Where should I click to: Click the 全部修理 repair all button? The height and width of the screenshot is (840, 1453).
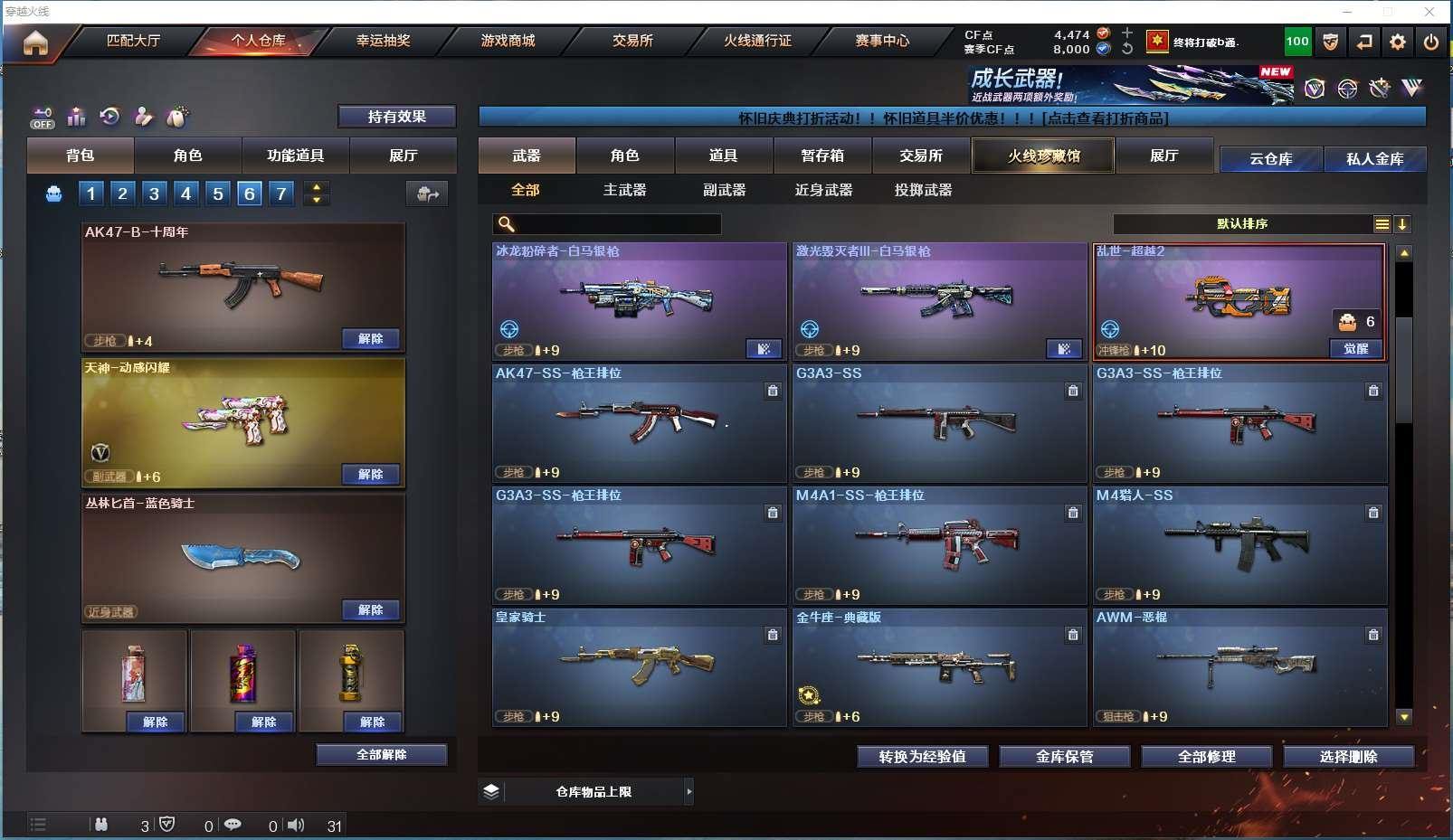[x=1206, y=757]
